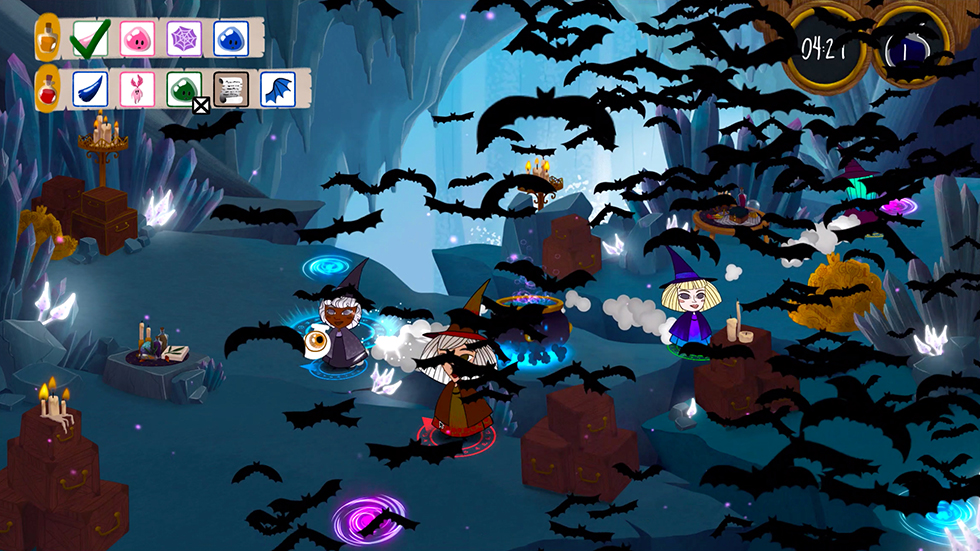Select the dark blue feather ingredient
Screen dimensions: 980x551
[x=90, y=88]
